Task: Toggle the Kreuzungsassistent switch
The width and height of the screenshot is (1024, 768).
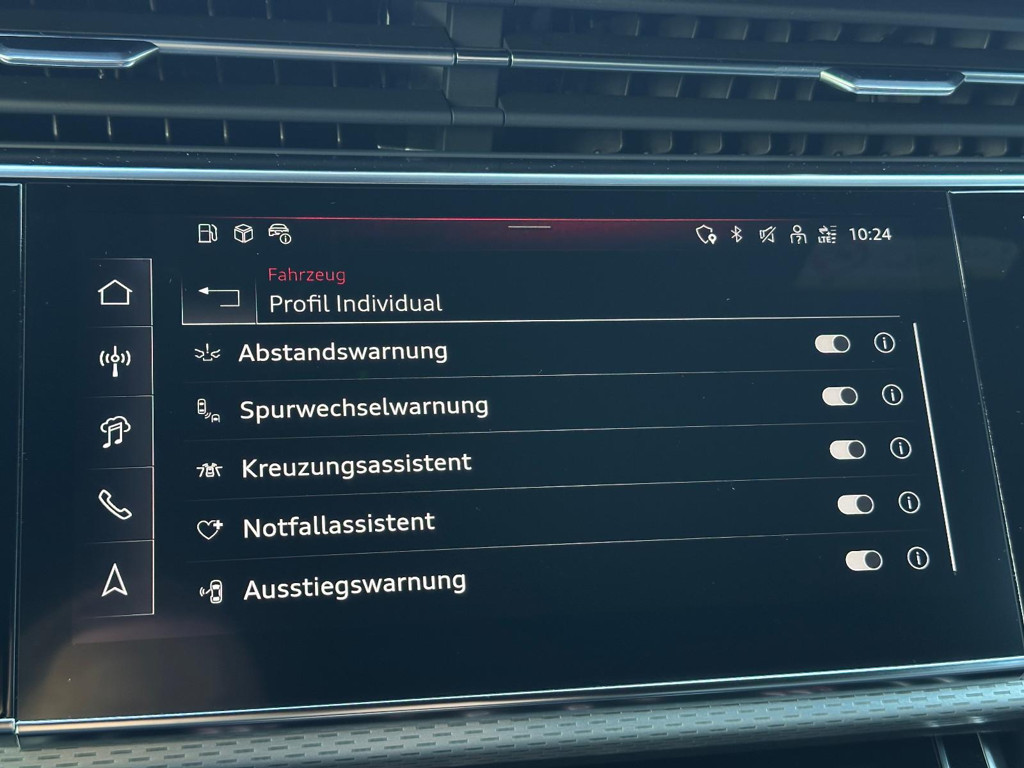Action: coord(847,450)
